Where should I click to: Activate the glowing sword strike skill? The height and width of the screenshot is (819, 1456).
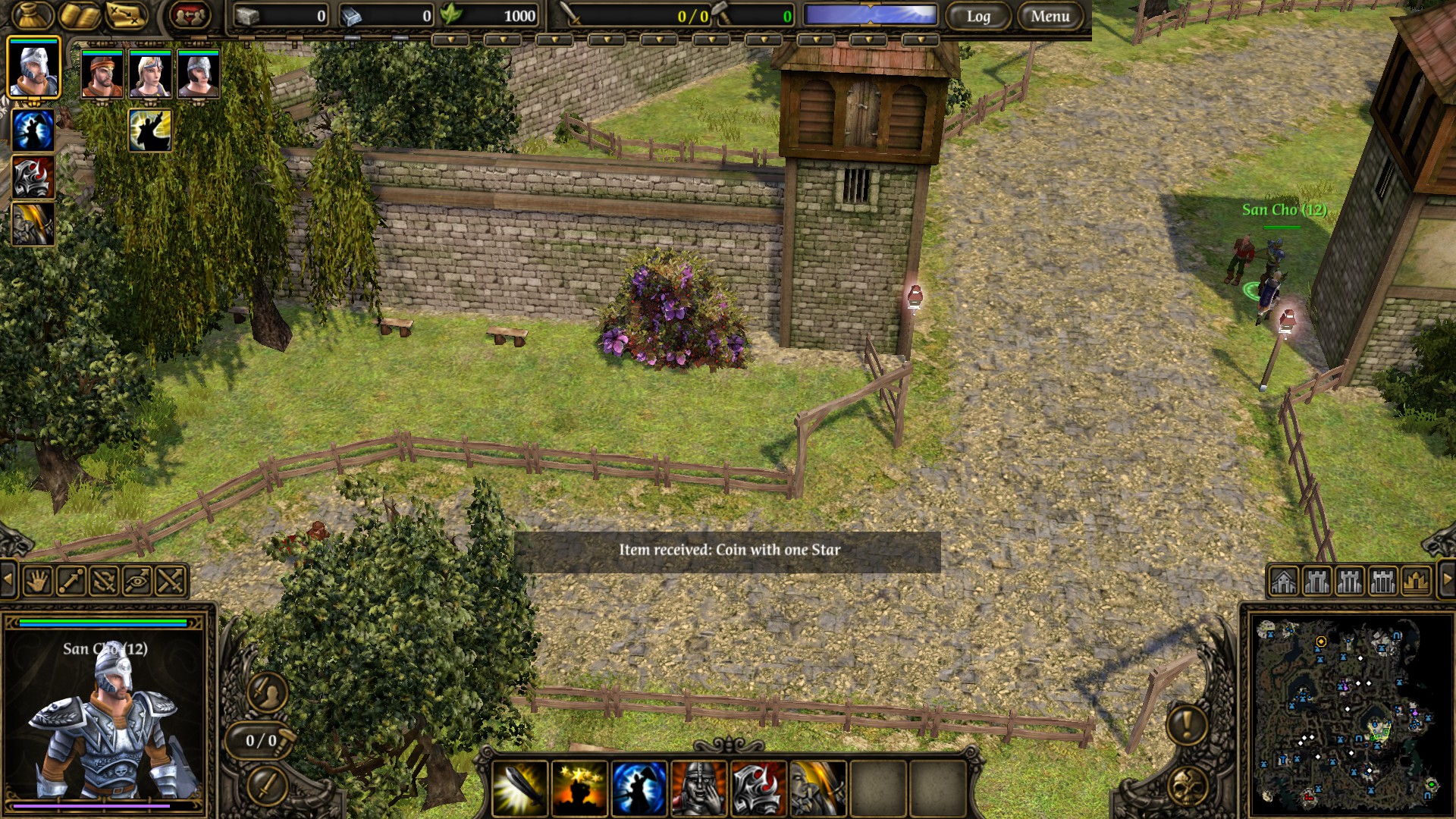tap(519, 788)
